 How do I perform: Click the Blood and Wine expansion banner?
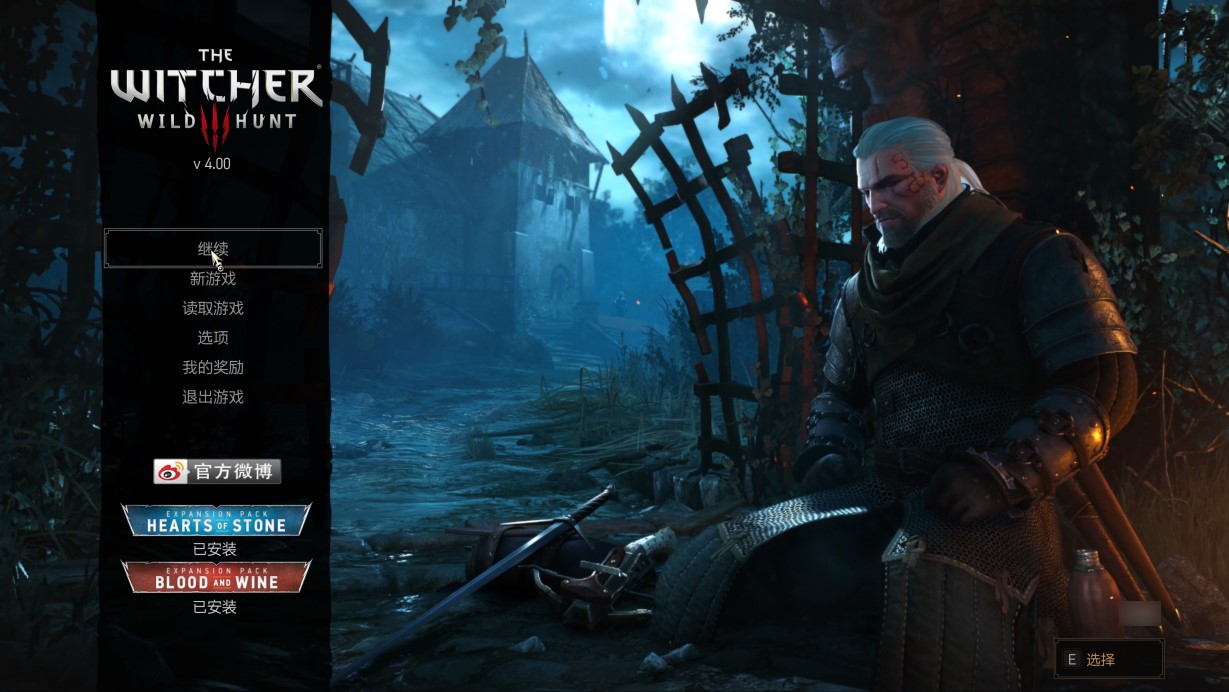216,578
